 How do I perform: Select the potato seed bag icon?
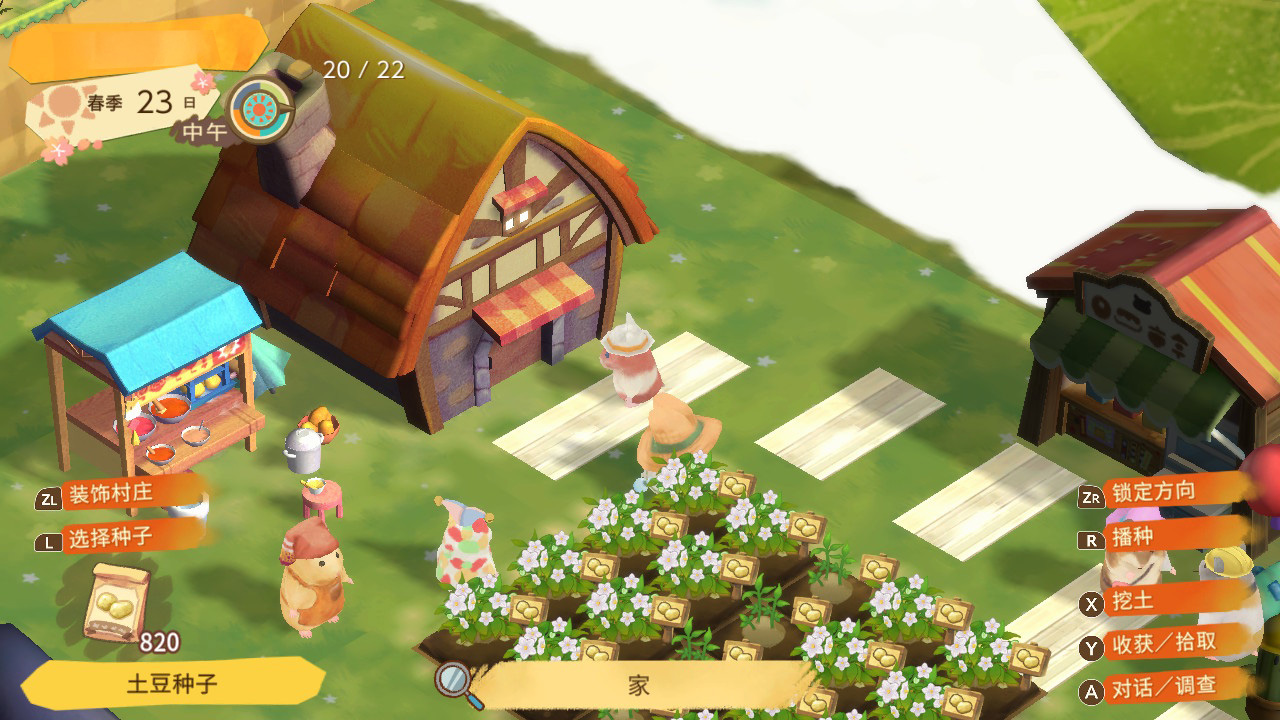point(118,602)
